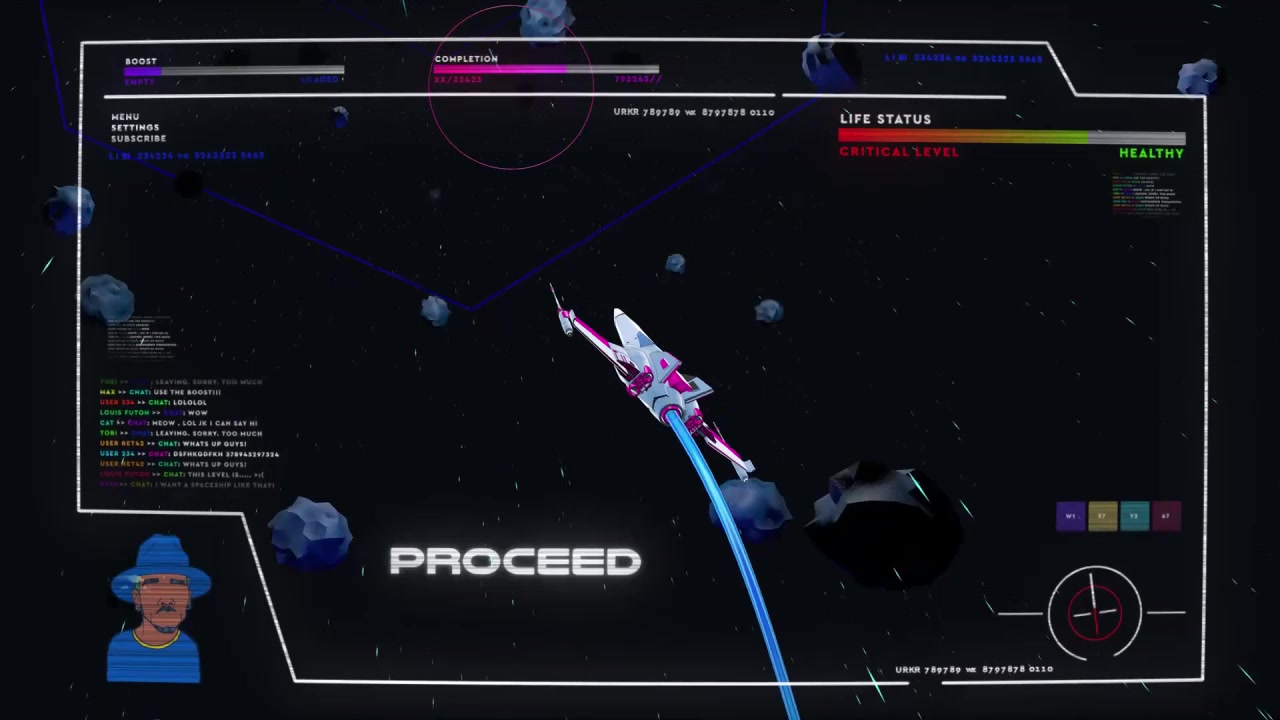Click the Subscribe entry
The height and width of the screenshot is (720, 1280).
[x=138, y=139]
